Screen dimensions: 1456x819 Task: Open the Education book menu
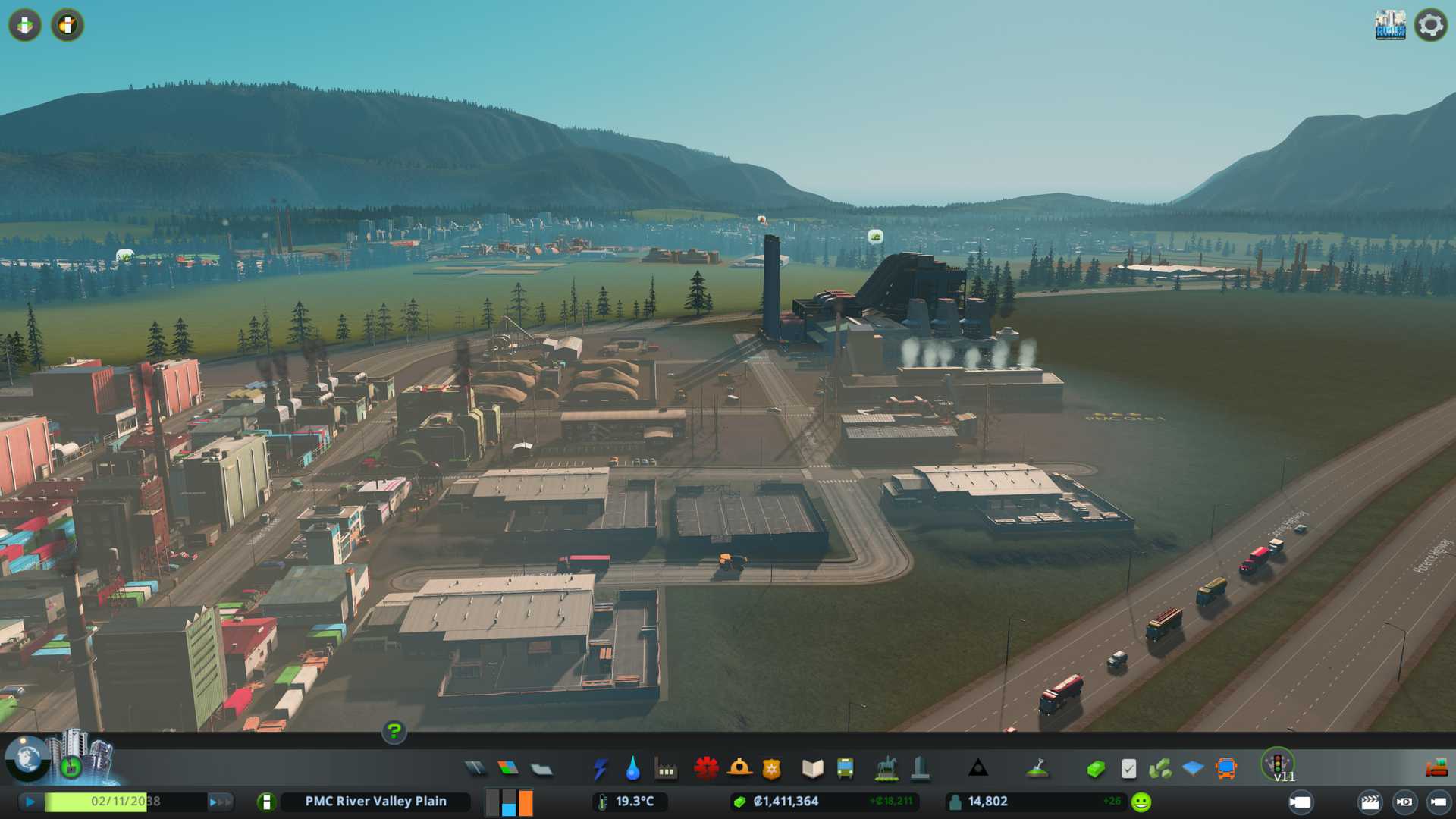point(812,769)
